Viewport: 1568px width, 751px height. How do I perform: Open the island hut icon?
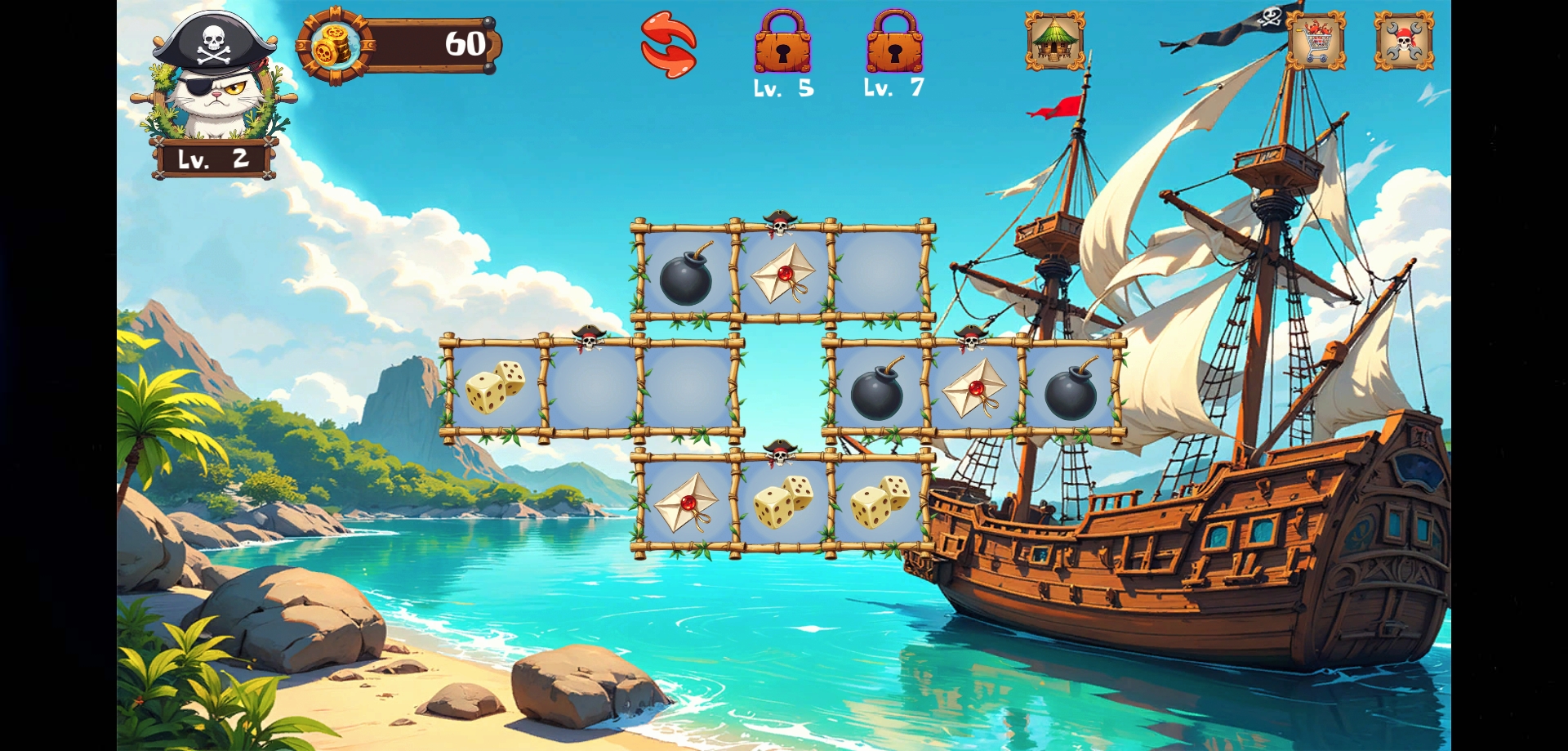(x=1055, y=40)
